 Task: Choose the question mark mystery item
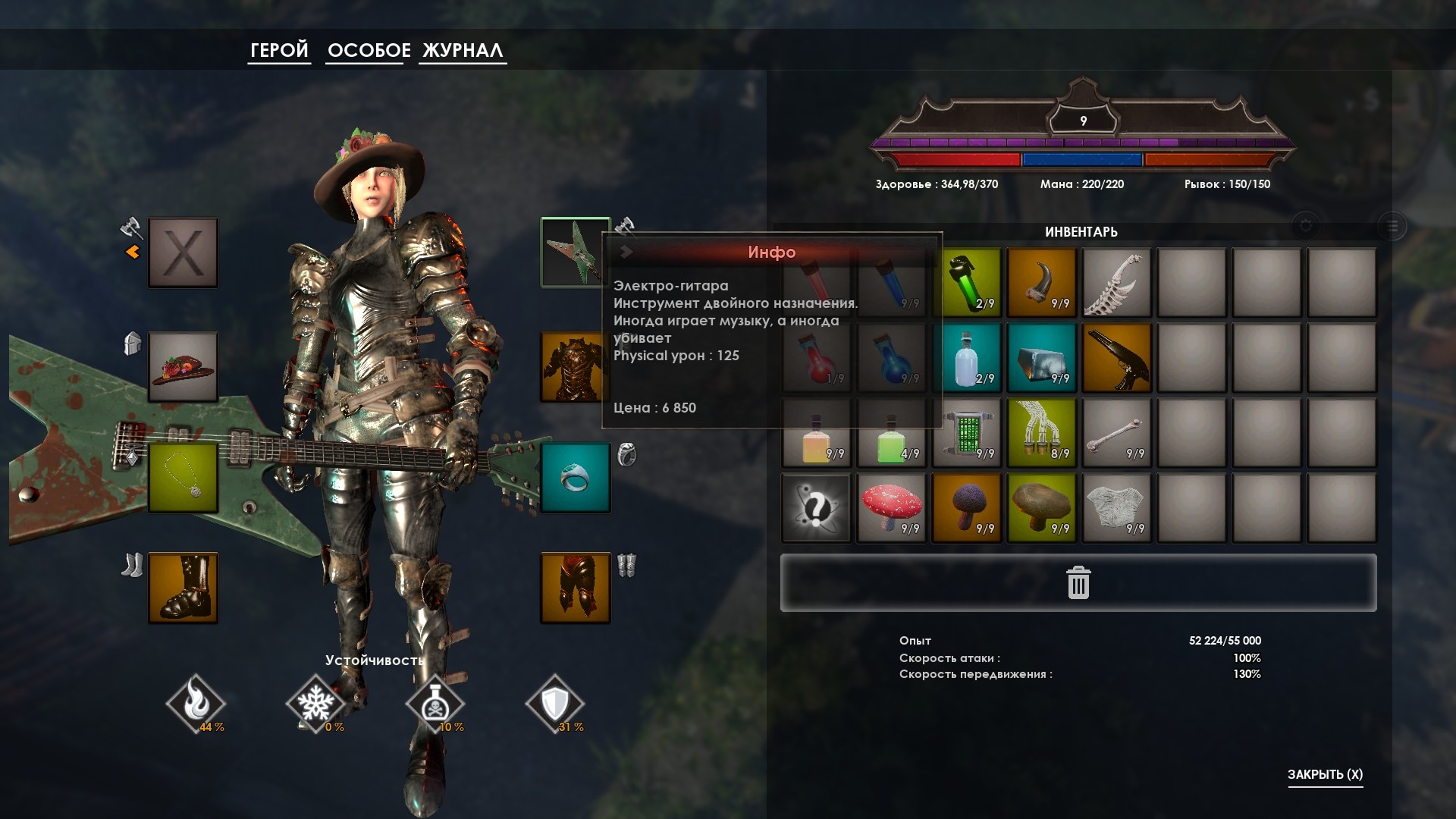point(816,507)
